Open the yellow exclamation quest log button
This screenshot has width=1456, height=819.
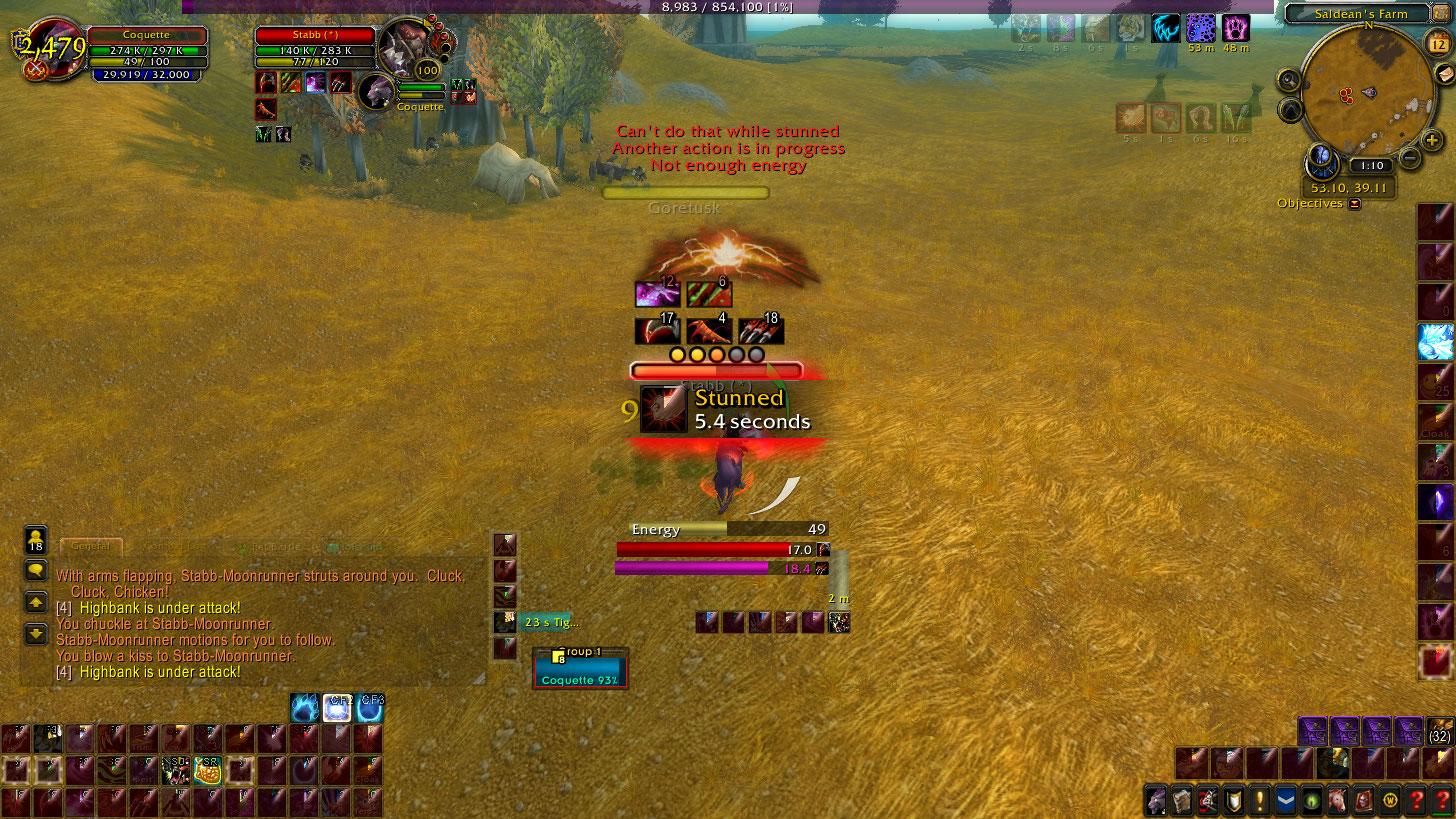(x=1260, y=801)
